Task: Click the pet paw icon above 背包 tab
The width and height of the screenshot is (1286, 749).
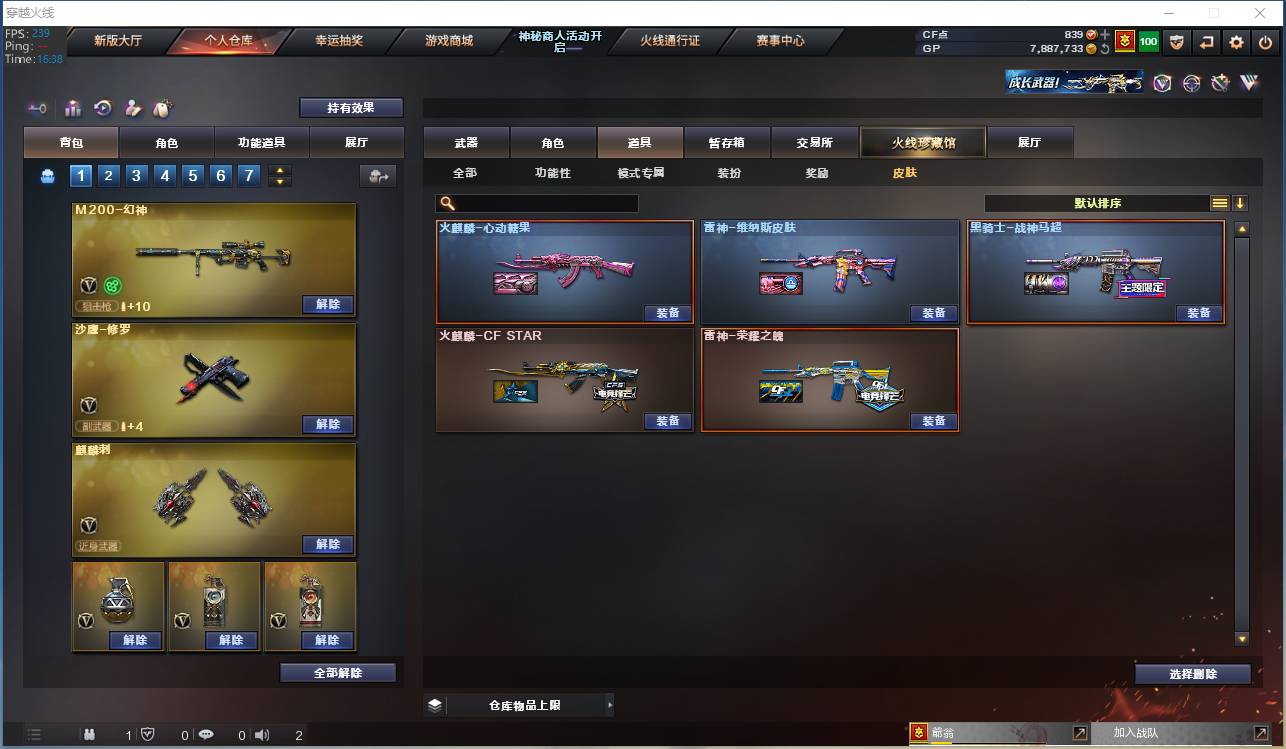Action: click(162, 106)
